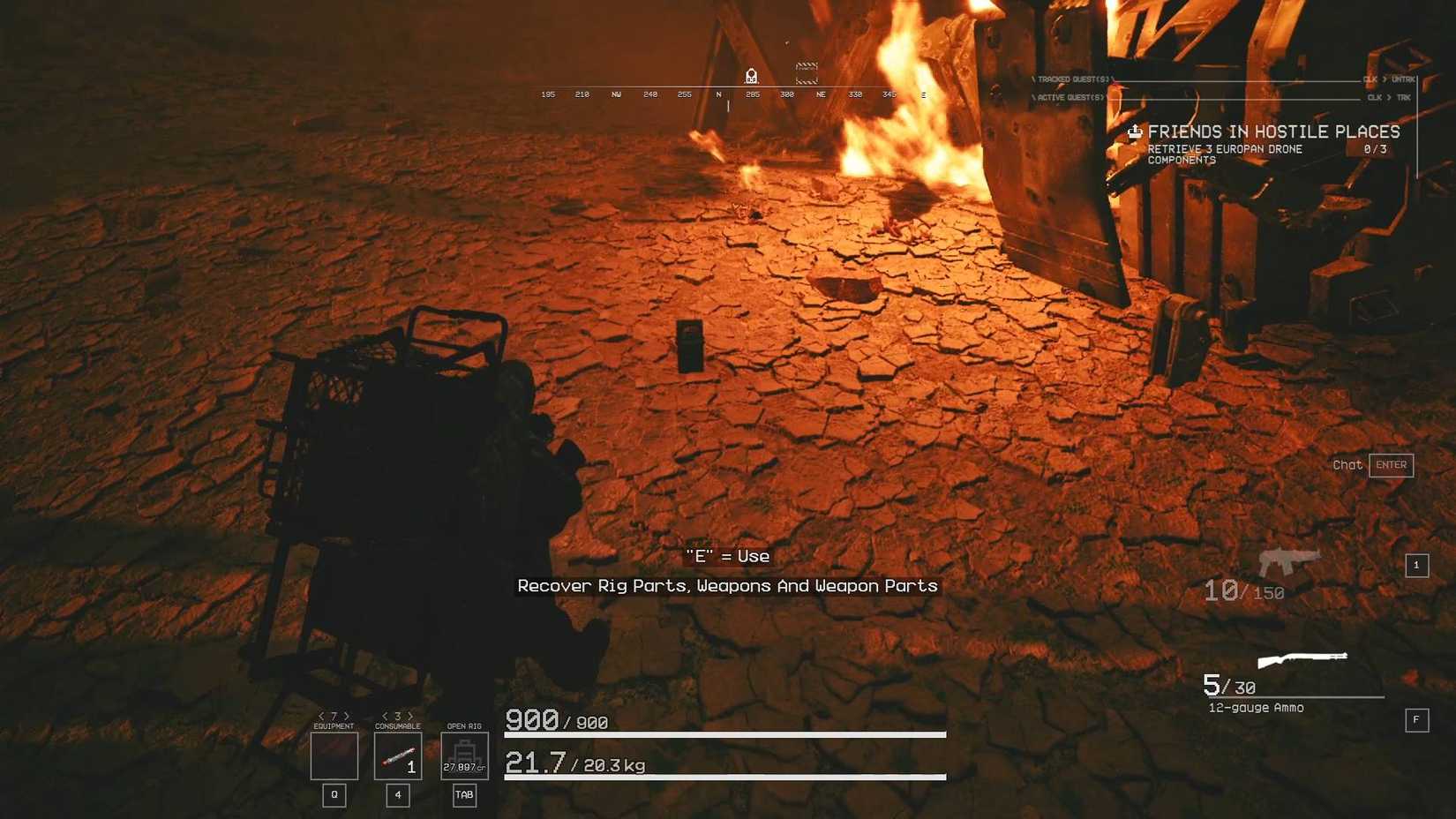Cycle consumables back with left arrow
The height and width of the screenshot is (819, 1456).
click(x=386, y=714)
